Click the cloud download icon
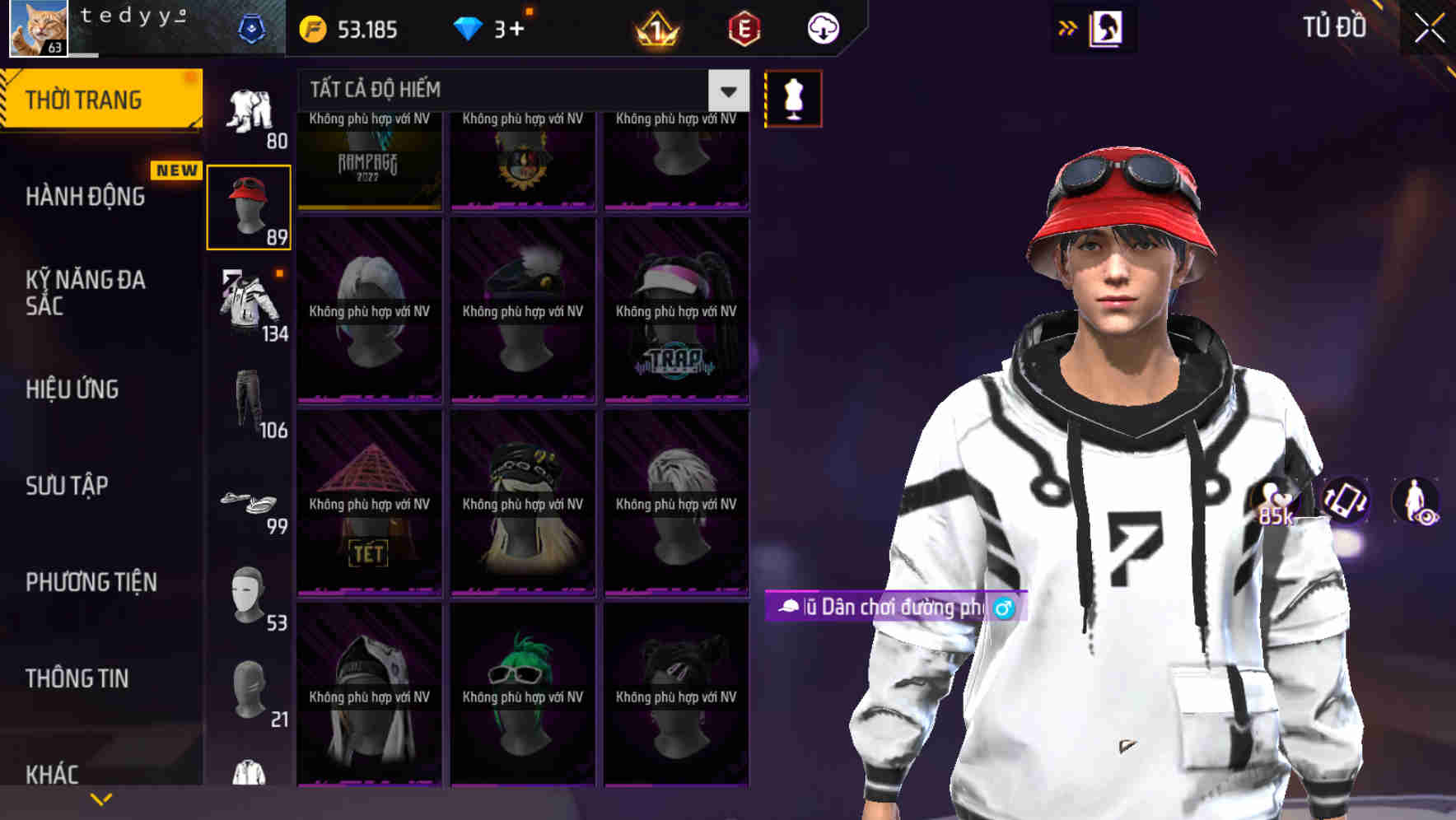This screenshot has width=1456, height=820. pyautogui.click(x=820, y=29)
